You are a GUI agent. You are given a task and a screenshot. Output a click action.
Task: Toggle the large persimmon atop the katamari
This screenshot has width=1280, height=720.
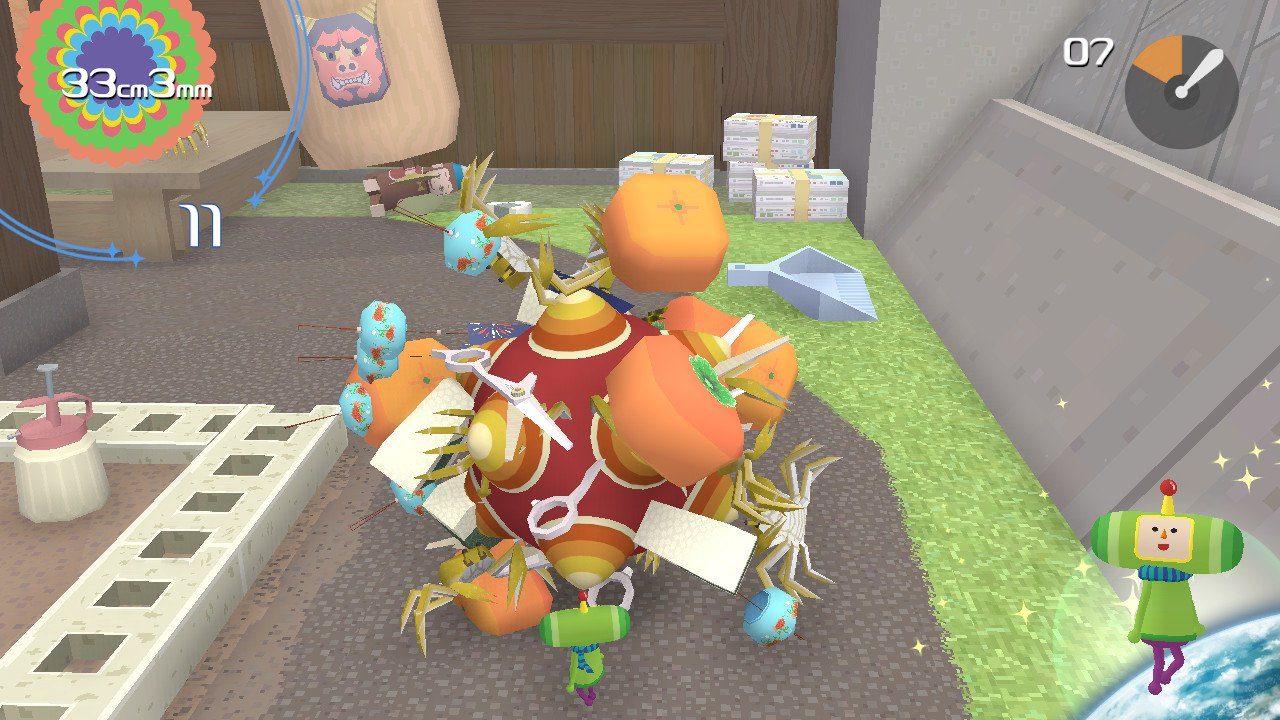pos(665,225)
